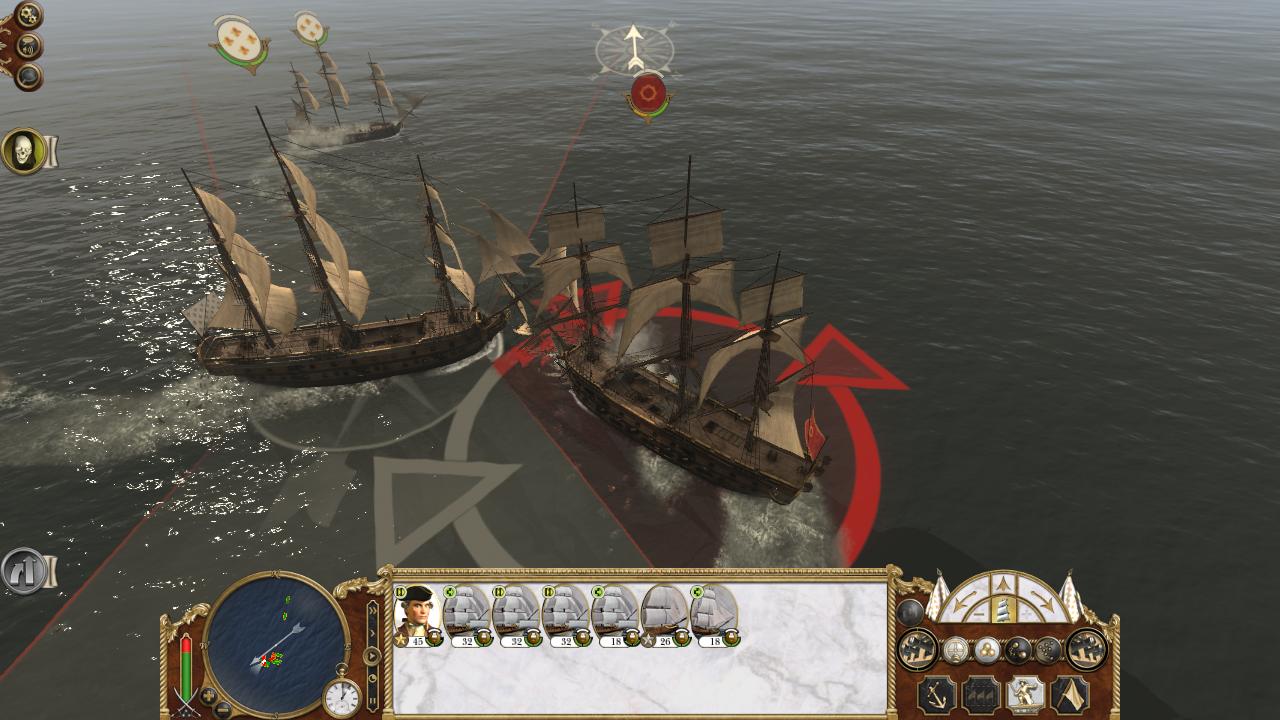Screen dimensions: 1280x720
Task: Fire the left broadside cannons
Action: [917, 650]
